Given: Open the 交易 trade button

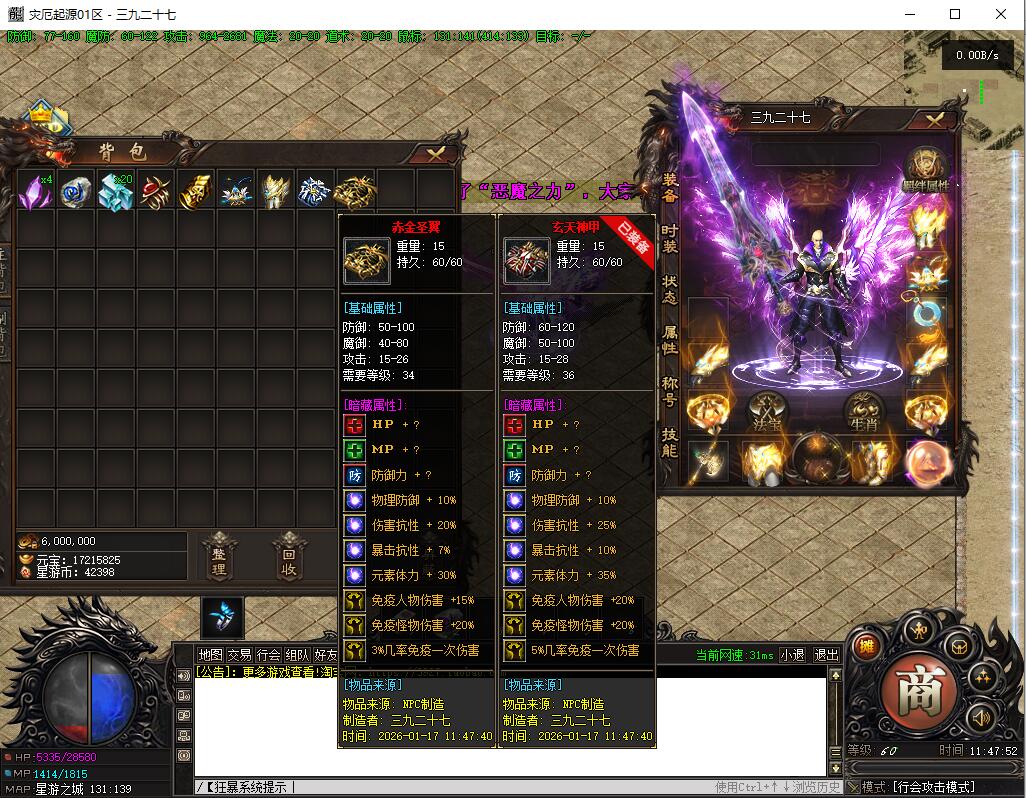Looking at the screenshot, I should click(239, 655).
